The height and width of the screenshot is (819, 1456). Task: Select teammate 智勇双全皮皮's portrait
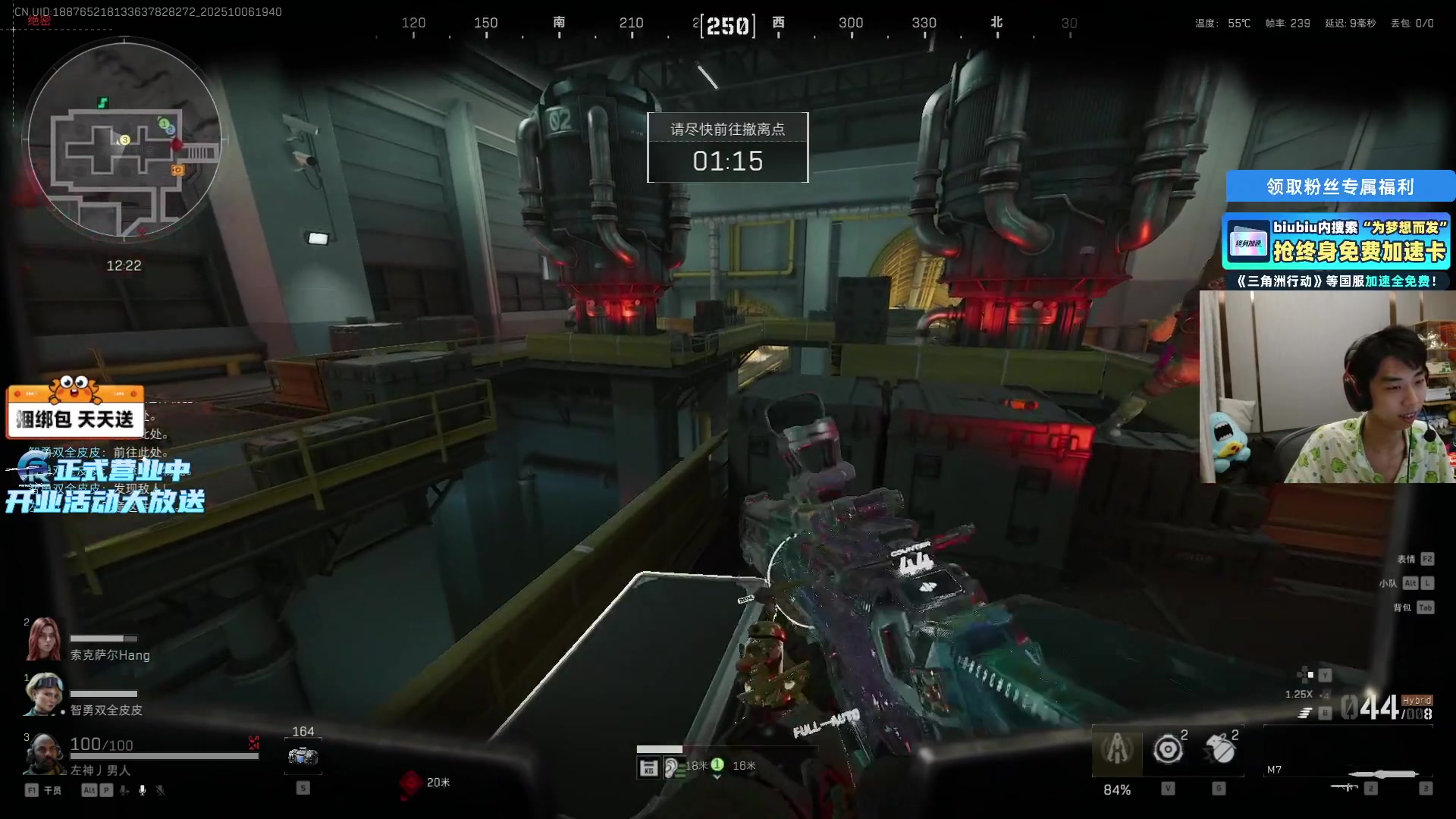43,694
